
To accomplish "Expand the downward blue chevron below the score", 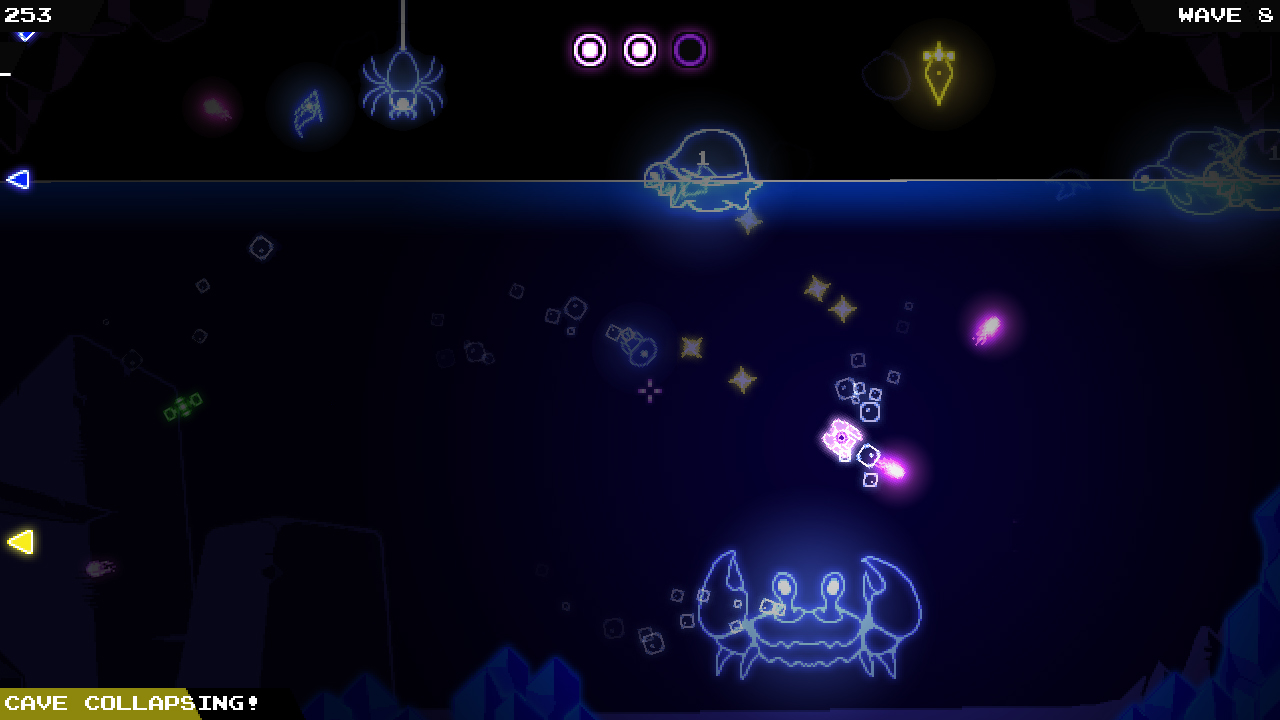I will pyautogui.click(x=24, y=36).
